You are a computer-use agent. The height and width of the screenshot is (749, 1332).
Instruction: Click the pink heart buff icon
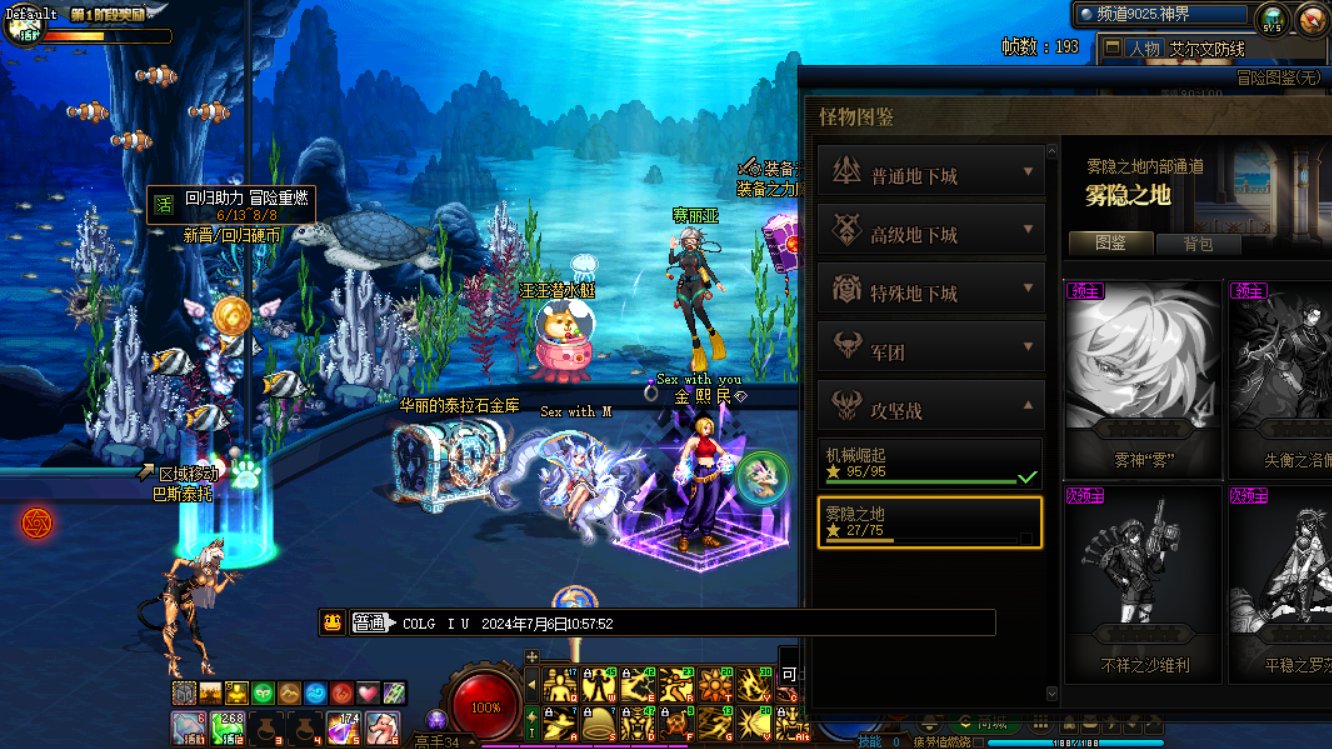coord(368,692)
